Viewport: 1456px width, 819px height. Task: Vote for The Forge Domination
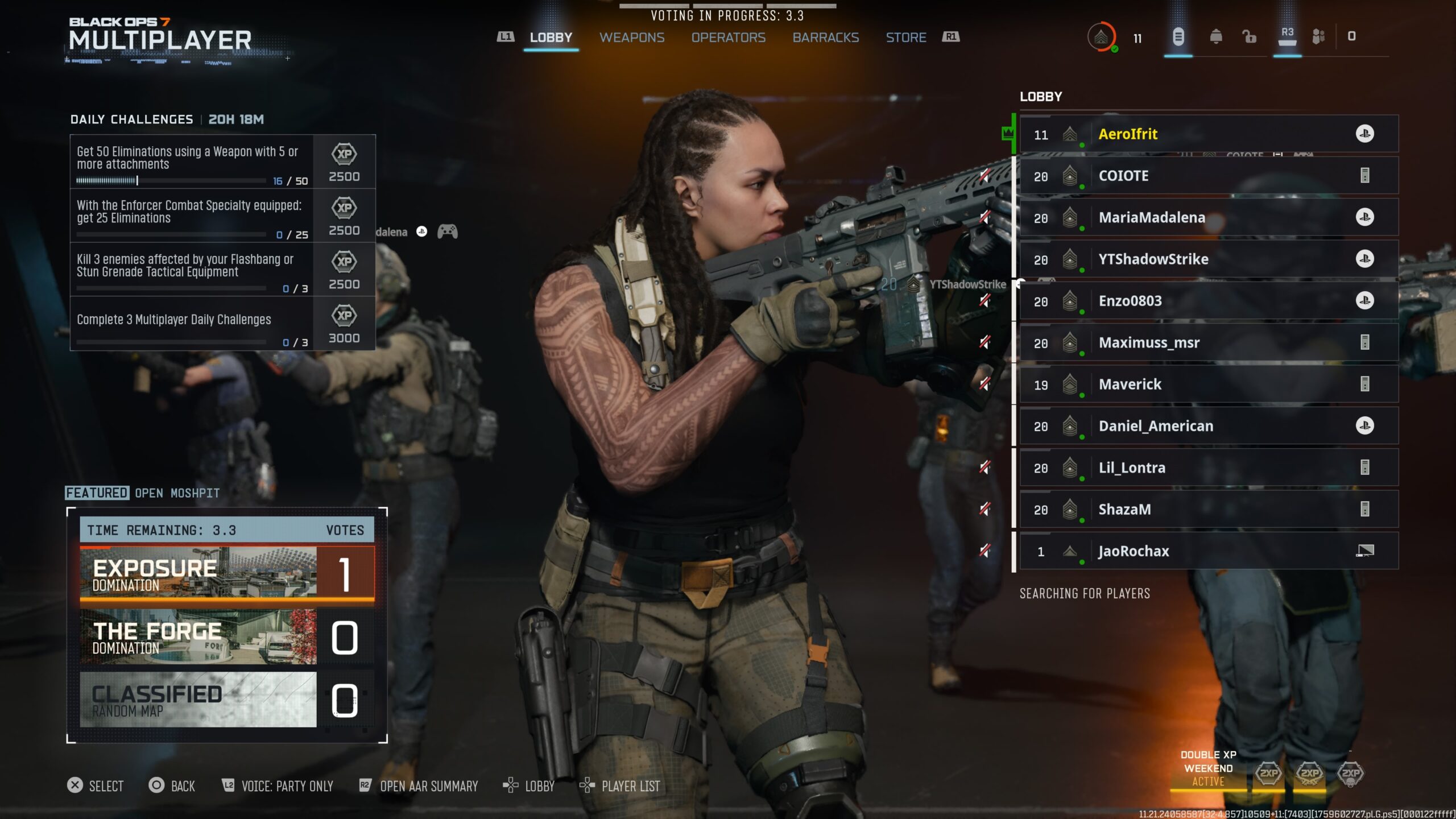coord(226,637)
